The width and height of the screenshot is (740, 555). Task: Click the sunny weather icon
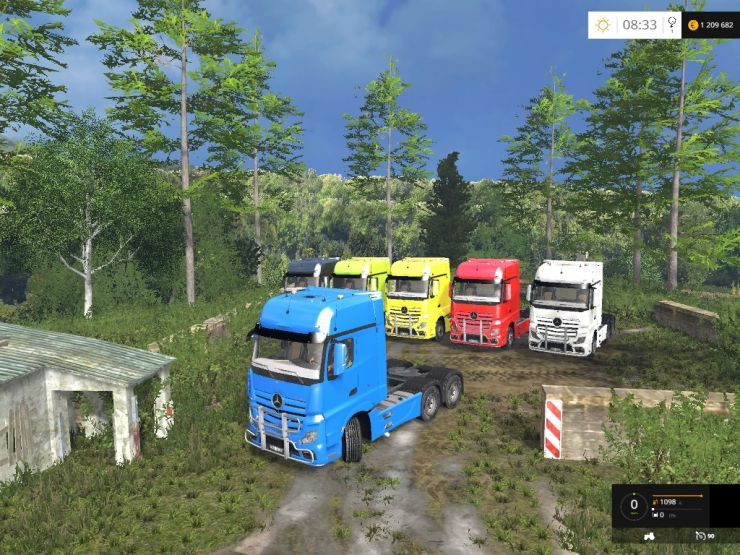point(603,25)
